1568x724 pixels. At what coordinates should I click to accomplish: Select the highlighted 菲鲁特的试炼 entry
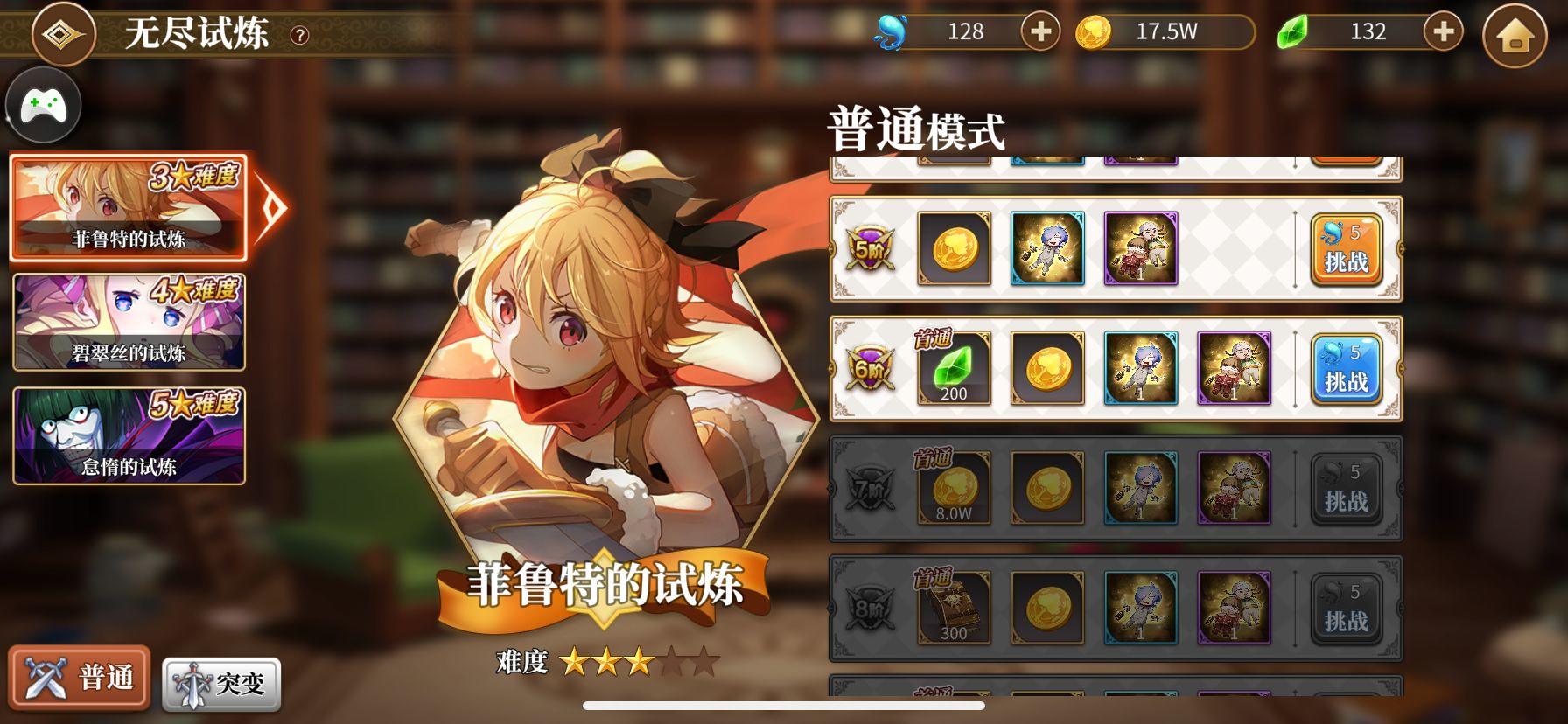[x=129, y=207]
